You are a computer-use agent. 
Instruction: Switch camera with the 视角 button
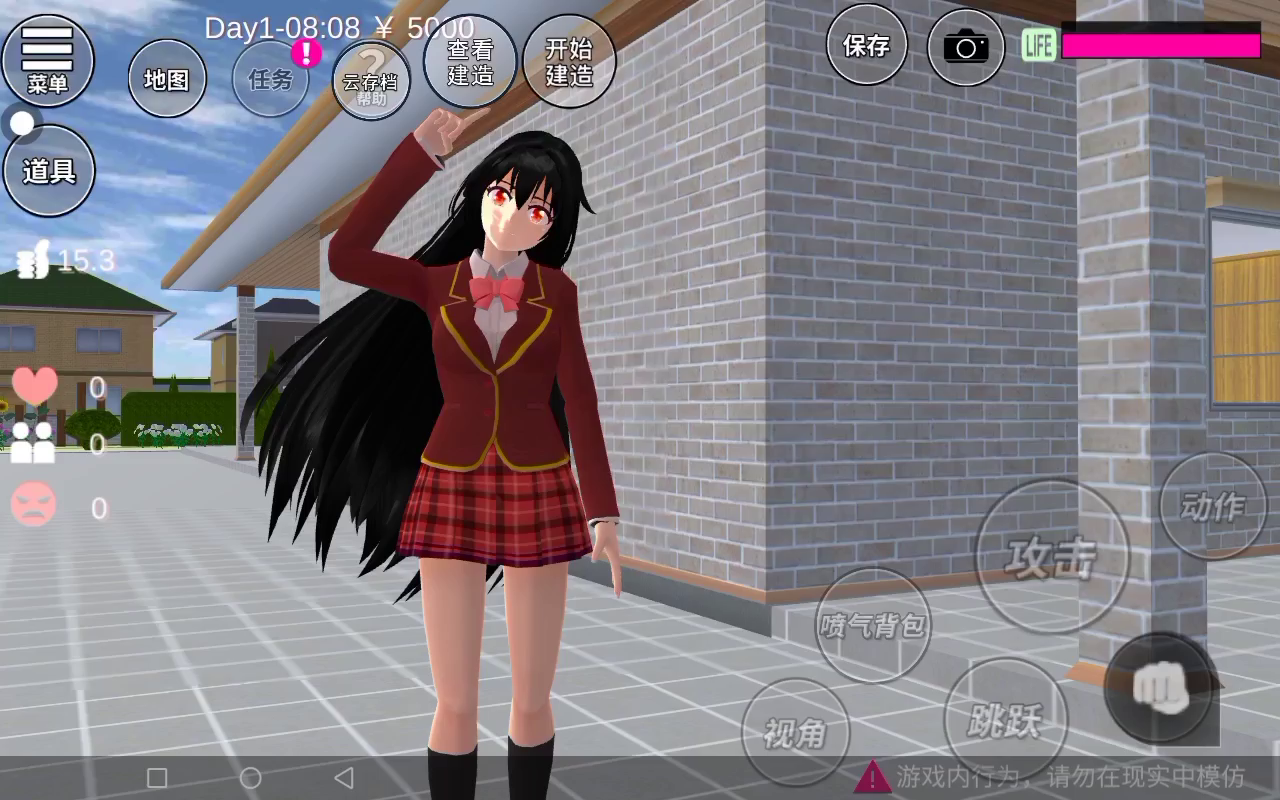tap(795, 732)
